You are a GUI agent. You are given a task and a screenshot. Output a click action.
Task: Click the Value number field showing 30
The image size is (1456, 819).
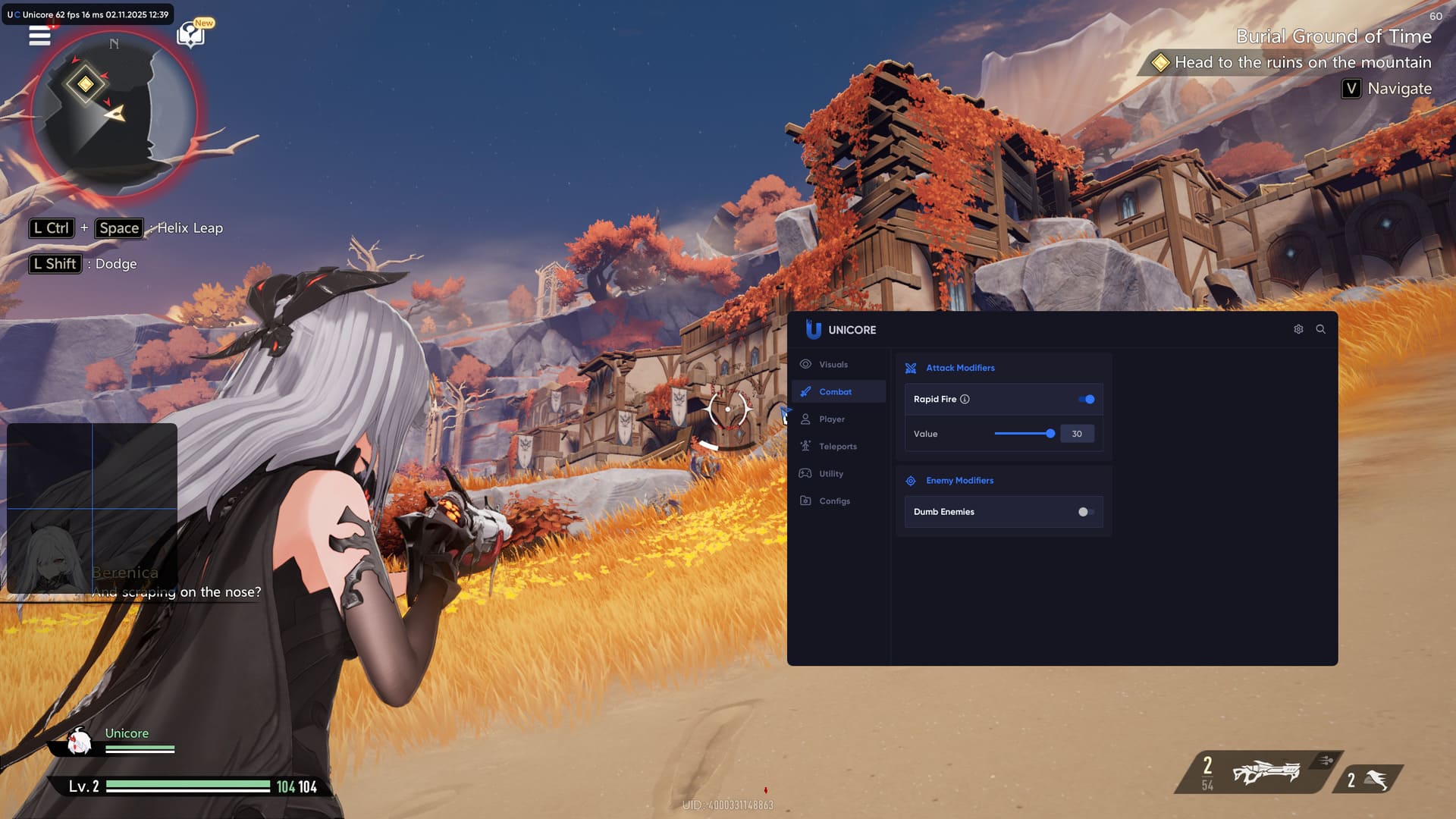point(1077,434)
